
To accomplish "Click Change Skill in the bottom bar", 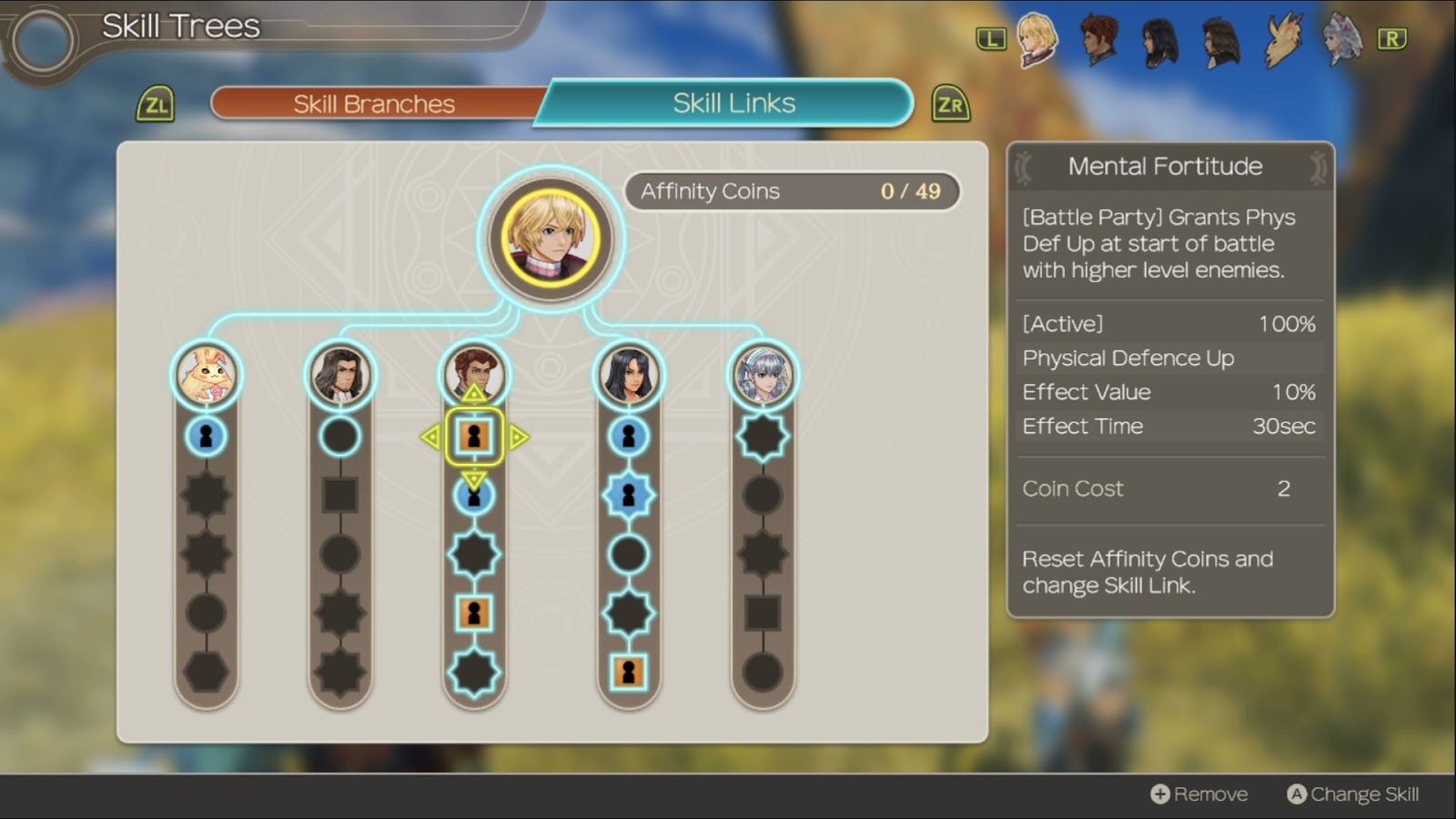I will (x=1353, y=794).
